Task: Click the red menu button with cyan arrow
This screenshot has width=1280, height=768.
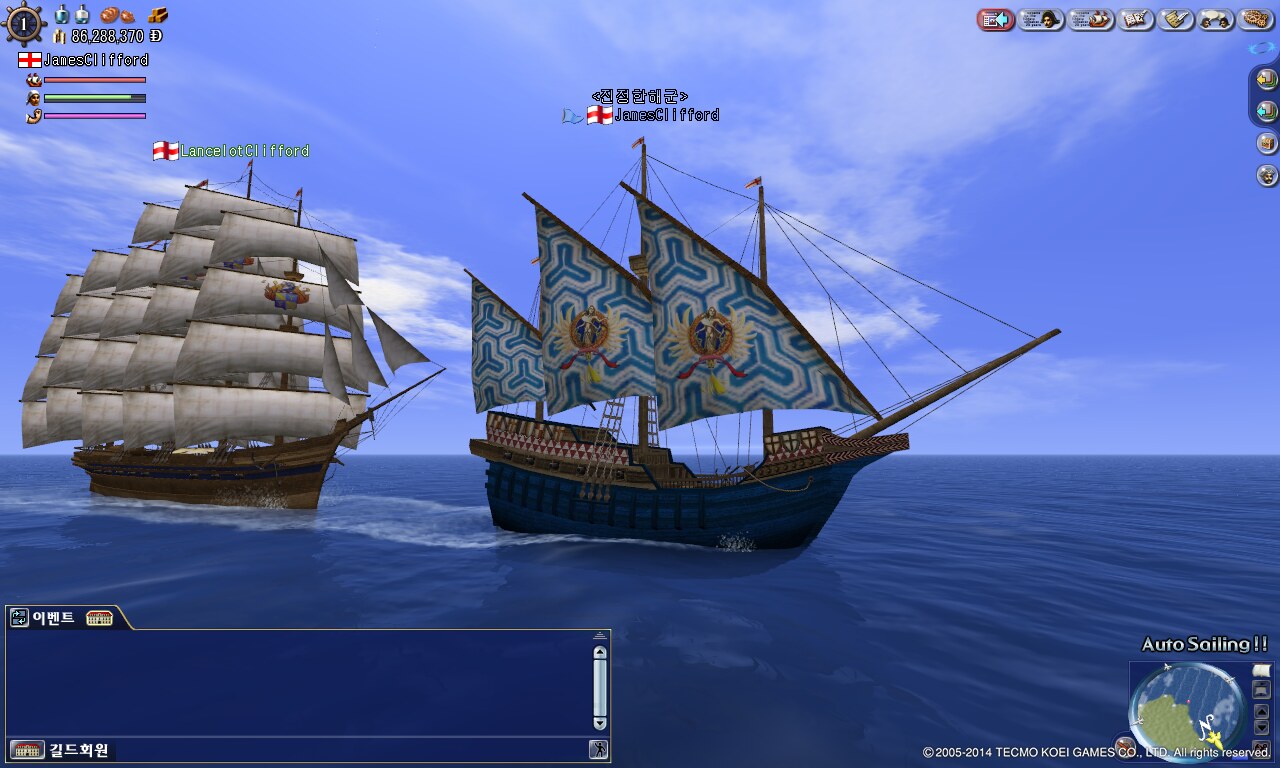Action: coord(996,19)
